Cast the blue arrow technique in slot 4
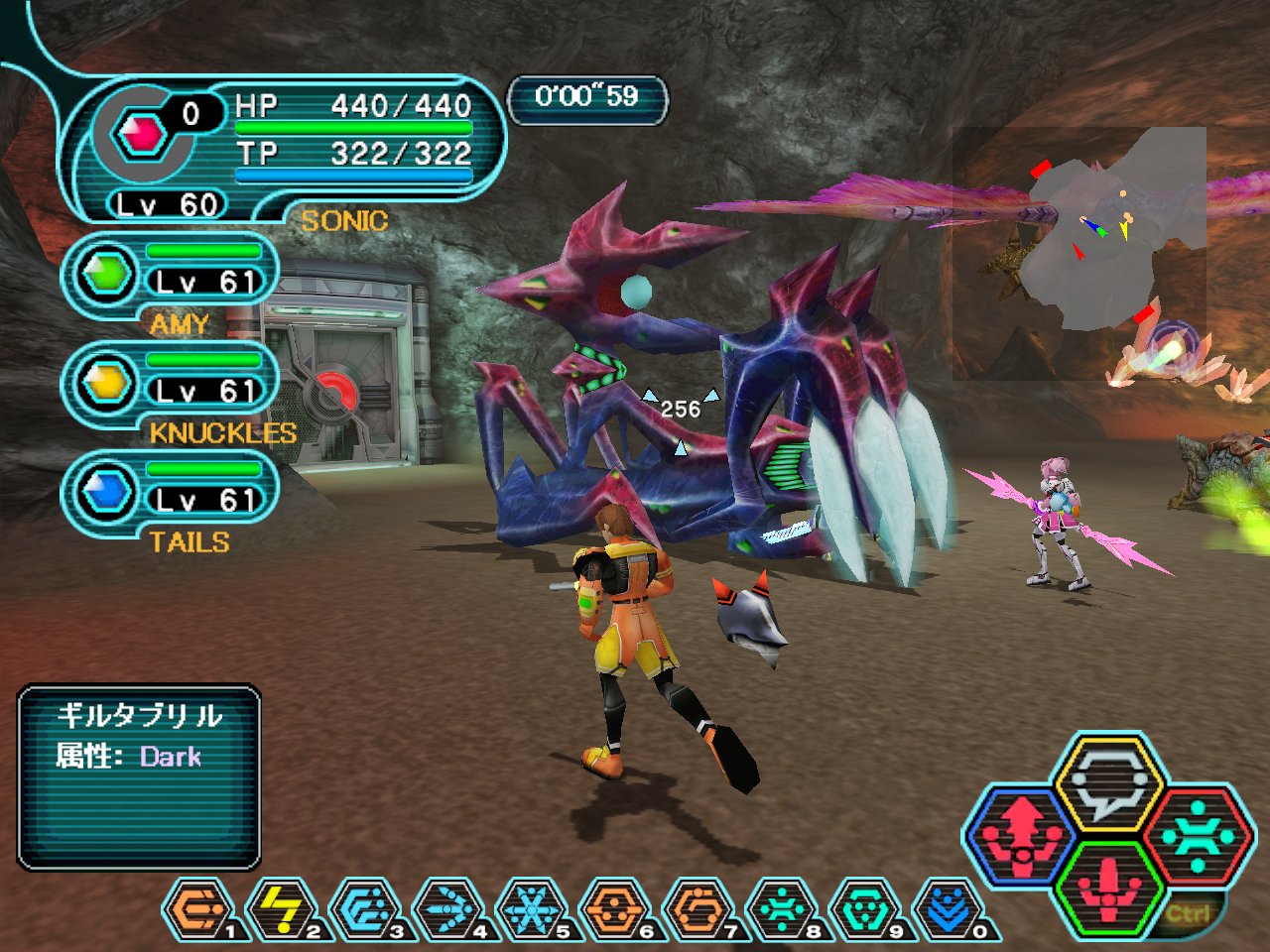 [448, 909]
